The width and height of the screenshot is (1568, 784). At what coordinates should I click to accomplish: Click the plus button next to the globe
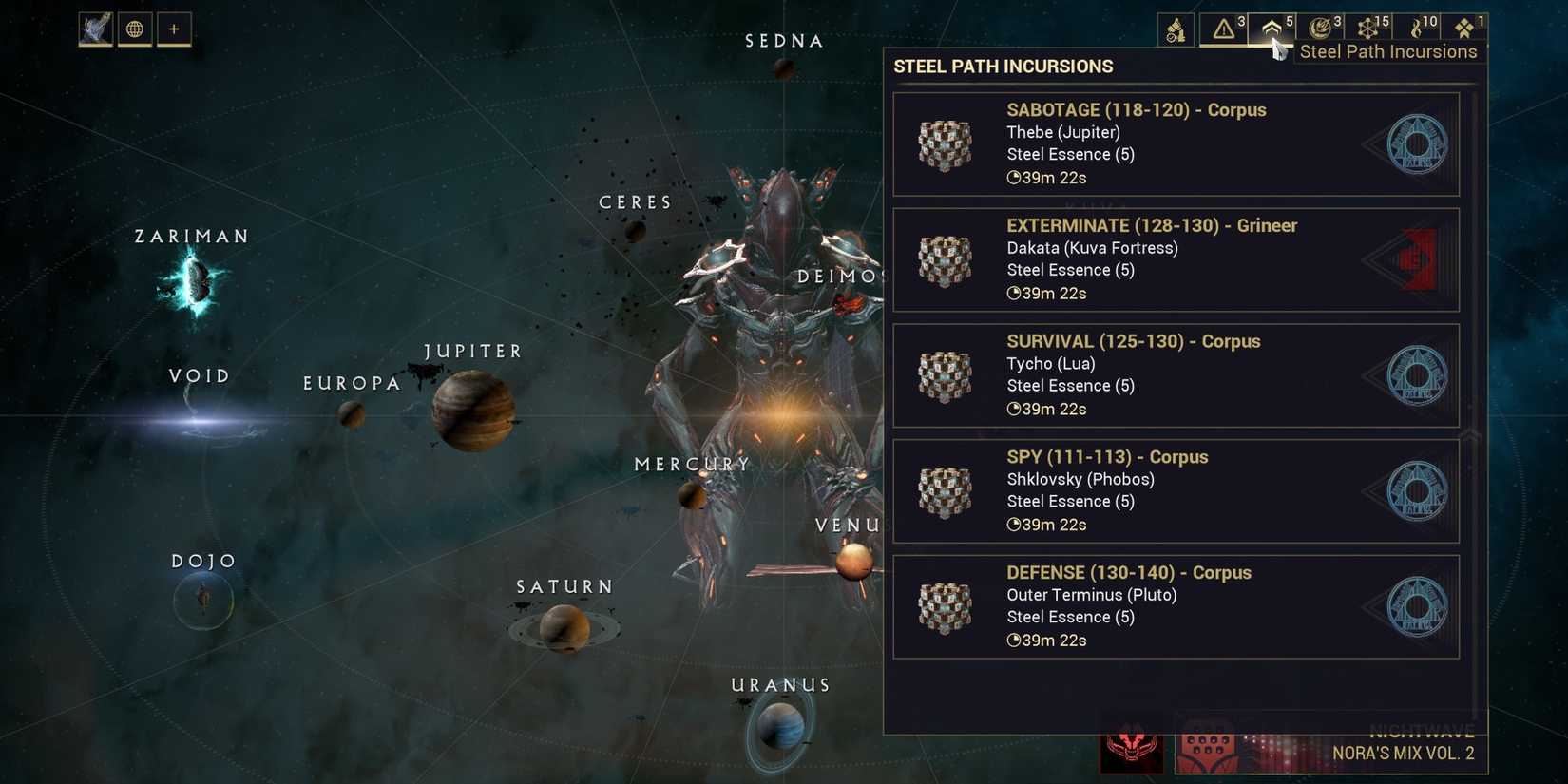click(x=173, y=29)
